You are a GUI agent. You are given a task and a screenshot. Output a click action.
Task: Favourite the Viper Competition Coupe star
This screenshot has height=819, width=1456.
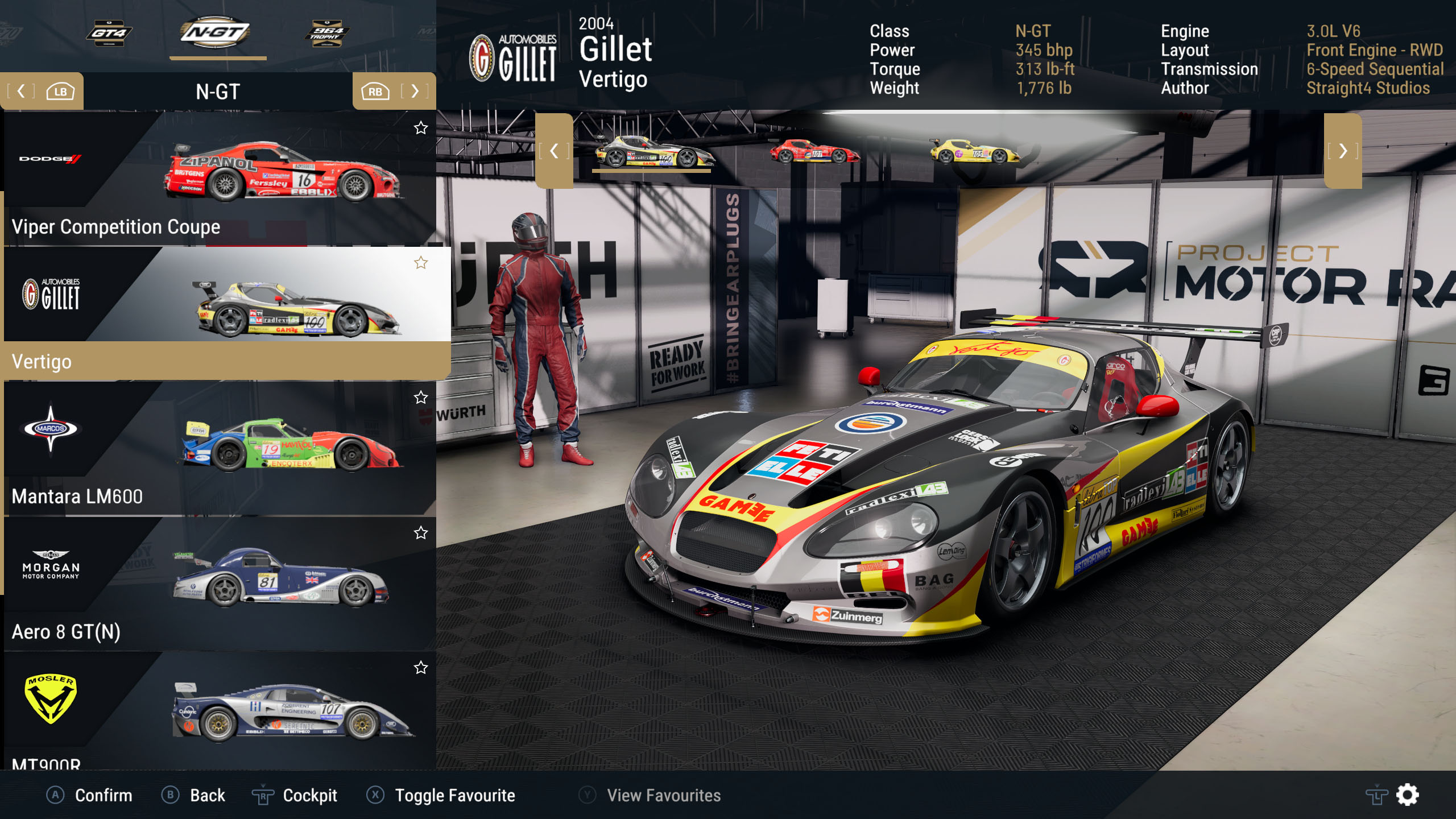[421, 128]
